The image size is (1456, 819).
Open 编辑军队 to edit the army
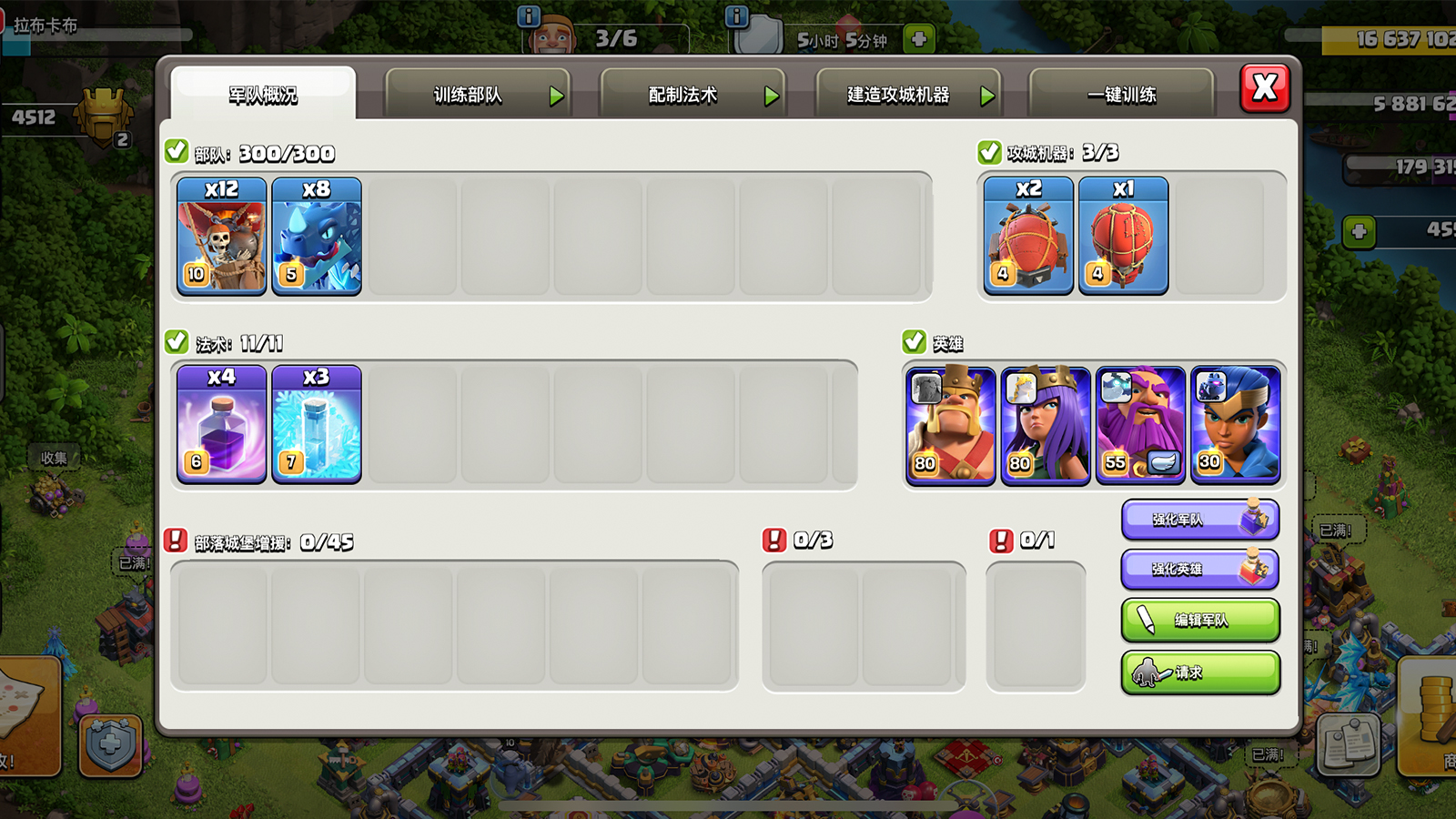point(1200,621)
